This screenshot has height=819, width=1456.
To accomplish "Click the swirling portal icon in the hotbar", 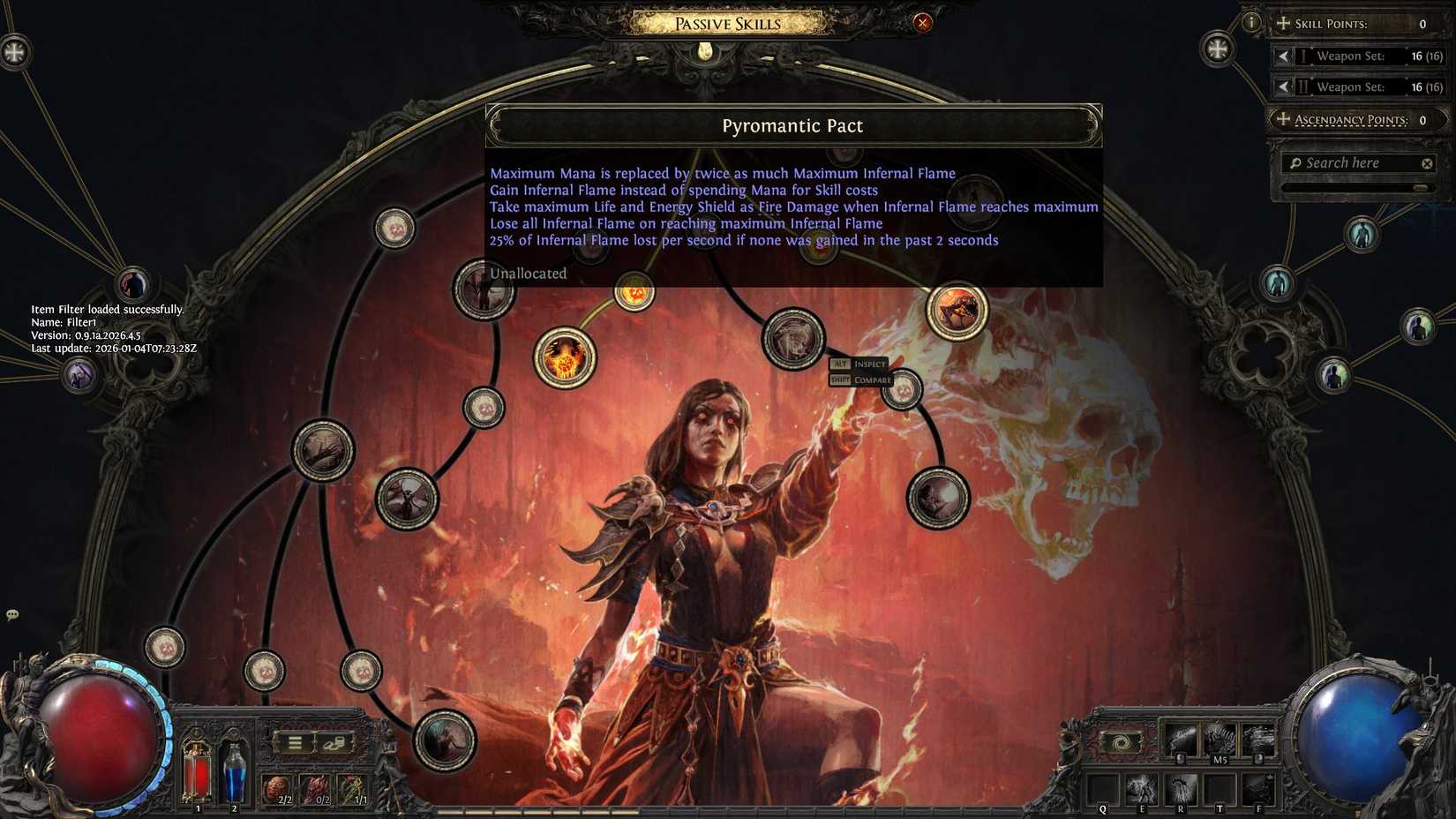I will 1122,741.
